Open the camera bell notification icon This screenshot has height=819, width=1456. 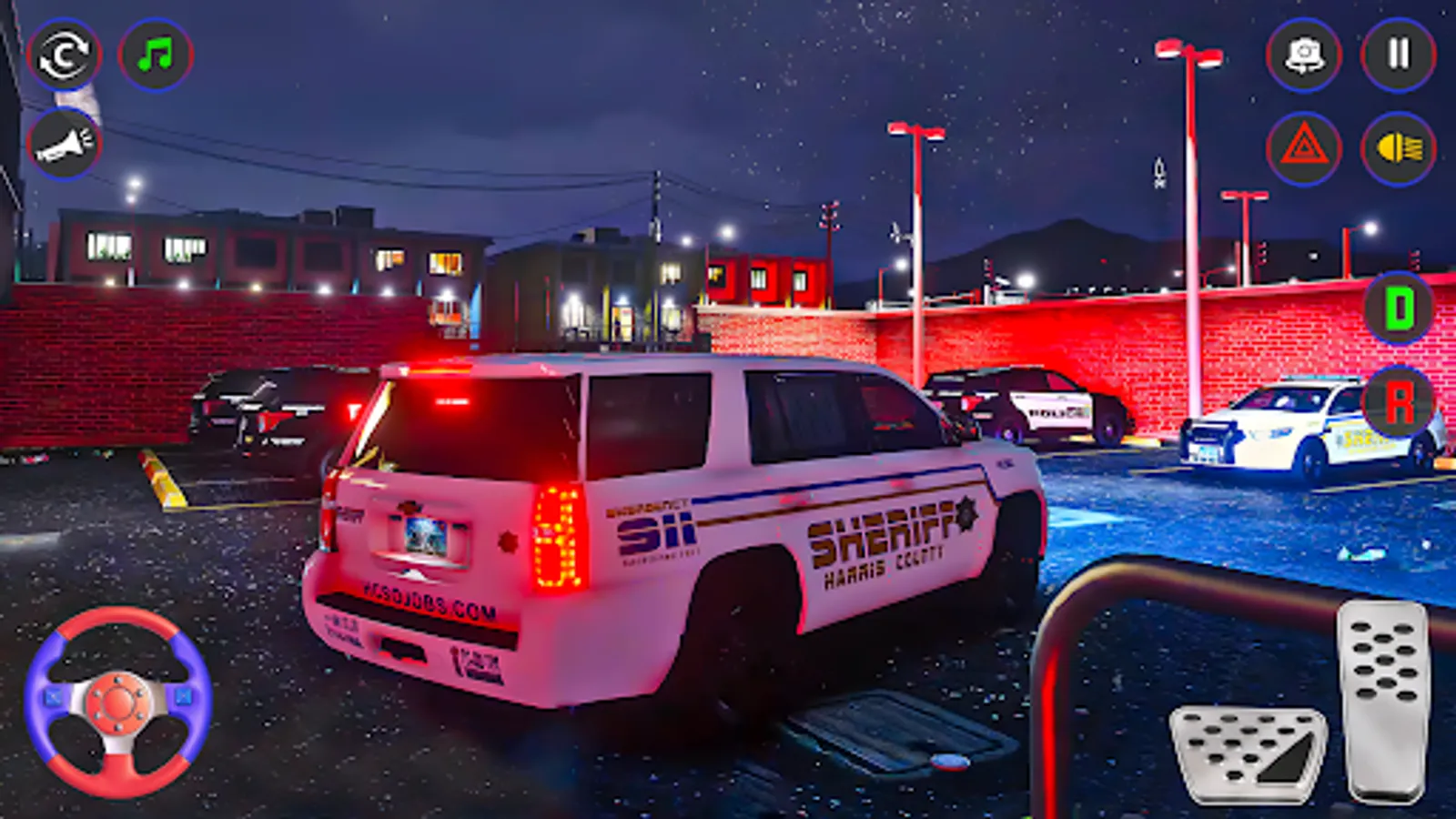pyautogui.click(x=1303, y=56)
